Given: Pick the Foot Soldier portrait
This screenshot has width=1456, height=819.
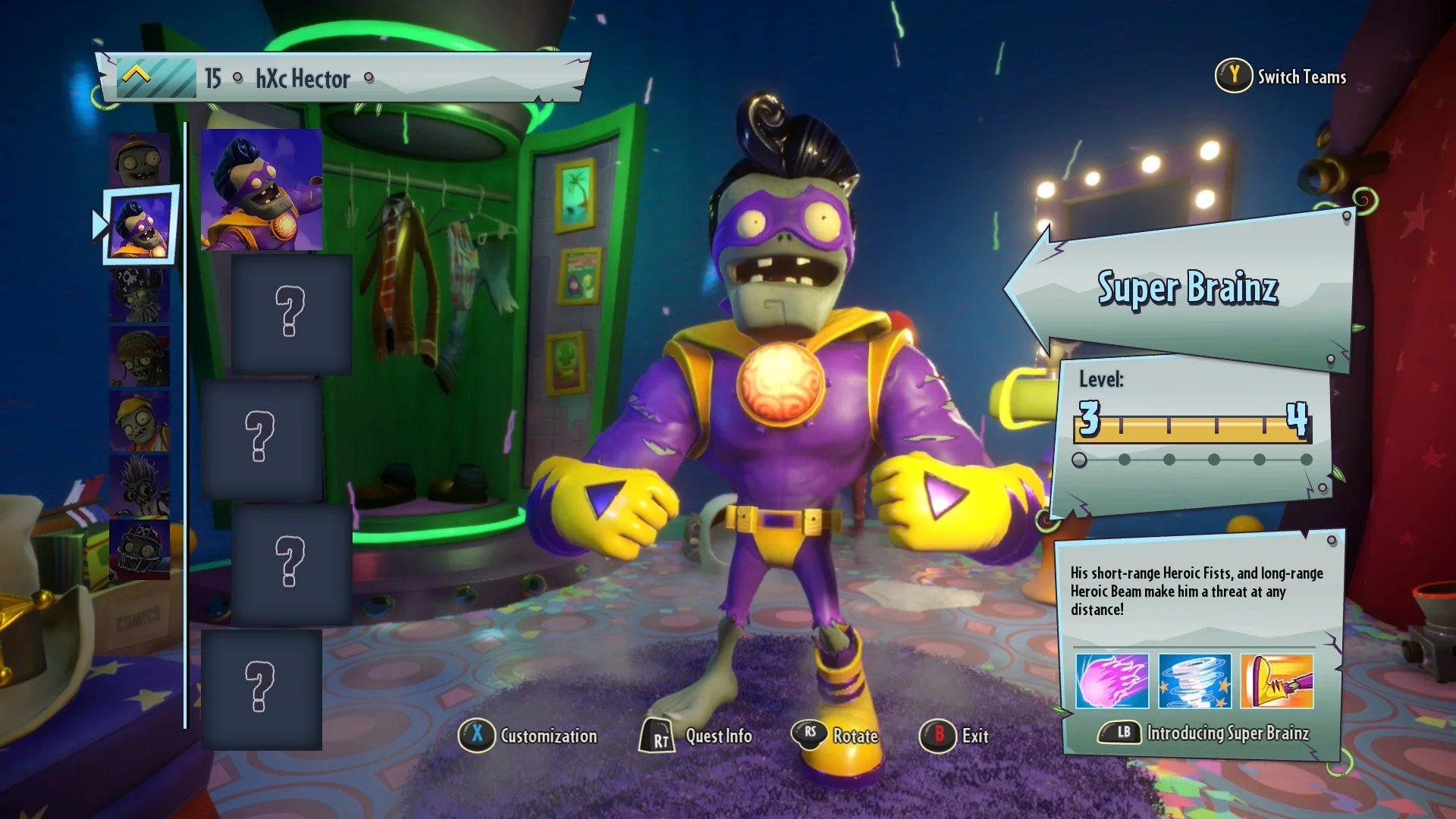Looking at the screenshot, I should (139, 357).
